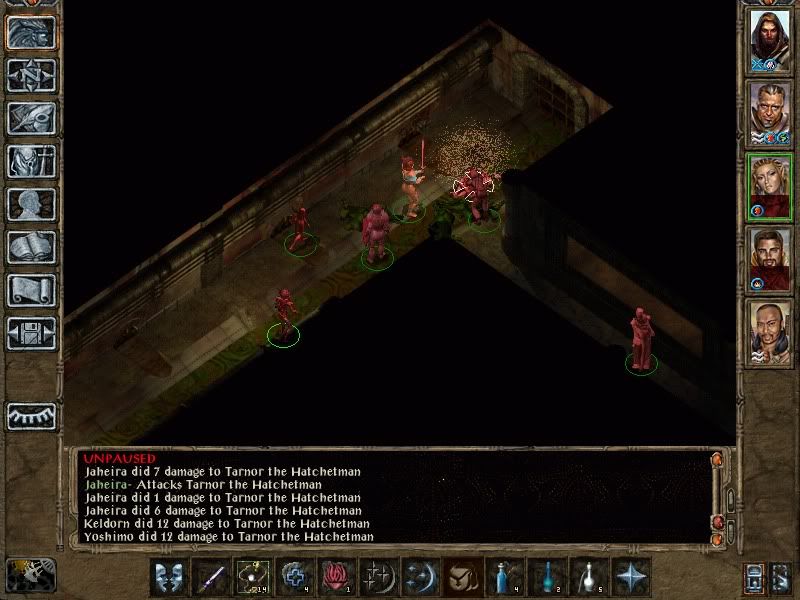Return to game with the dragon head button
The width and height of the screenshot is (800, 600).
click(31, 32)
